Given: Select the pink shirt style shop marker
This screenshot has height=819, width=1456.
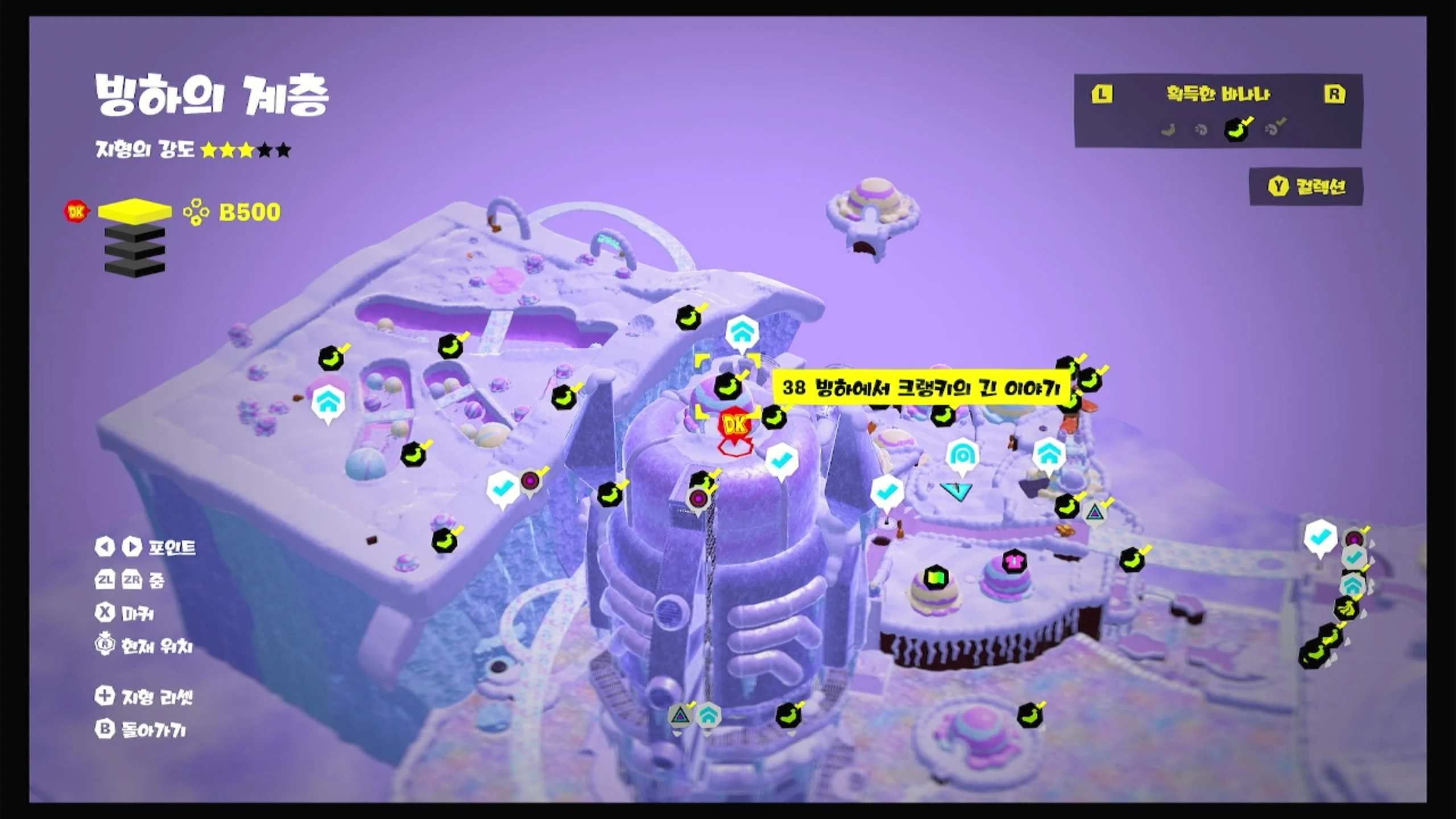Looking at the screenshot, I should (1014, 561).
